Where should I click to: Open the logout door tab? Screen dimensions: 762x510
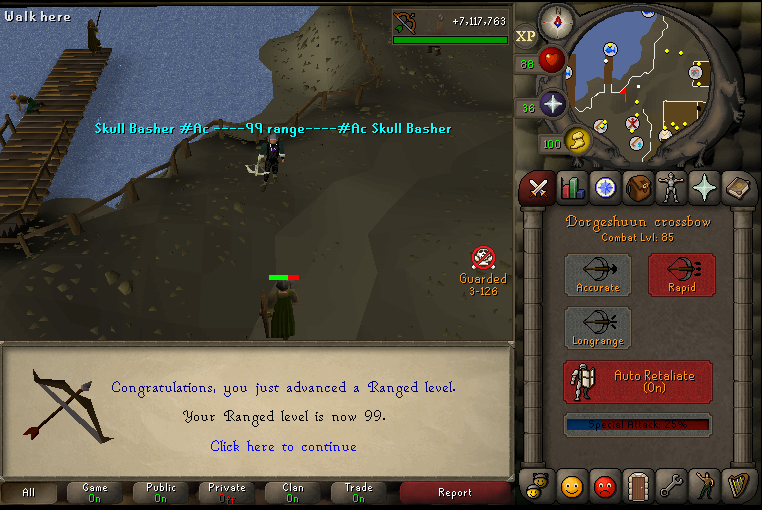coord(638,487)
